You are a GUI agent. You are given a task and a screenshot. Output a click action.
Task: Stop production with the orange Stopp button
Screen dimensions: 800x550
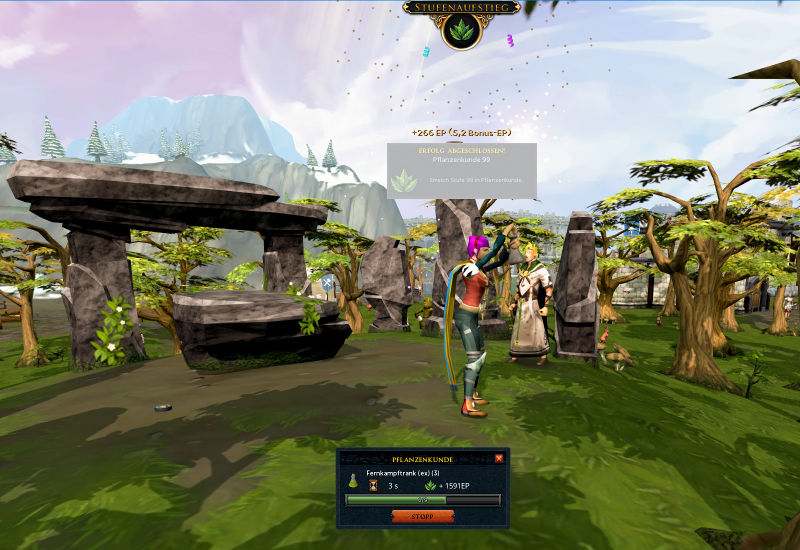pos(423,516)
